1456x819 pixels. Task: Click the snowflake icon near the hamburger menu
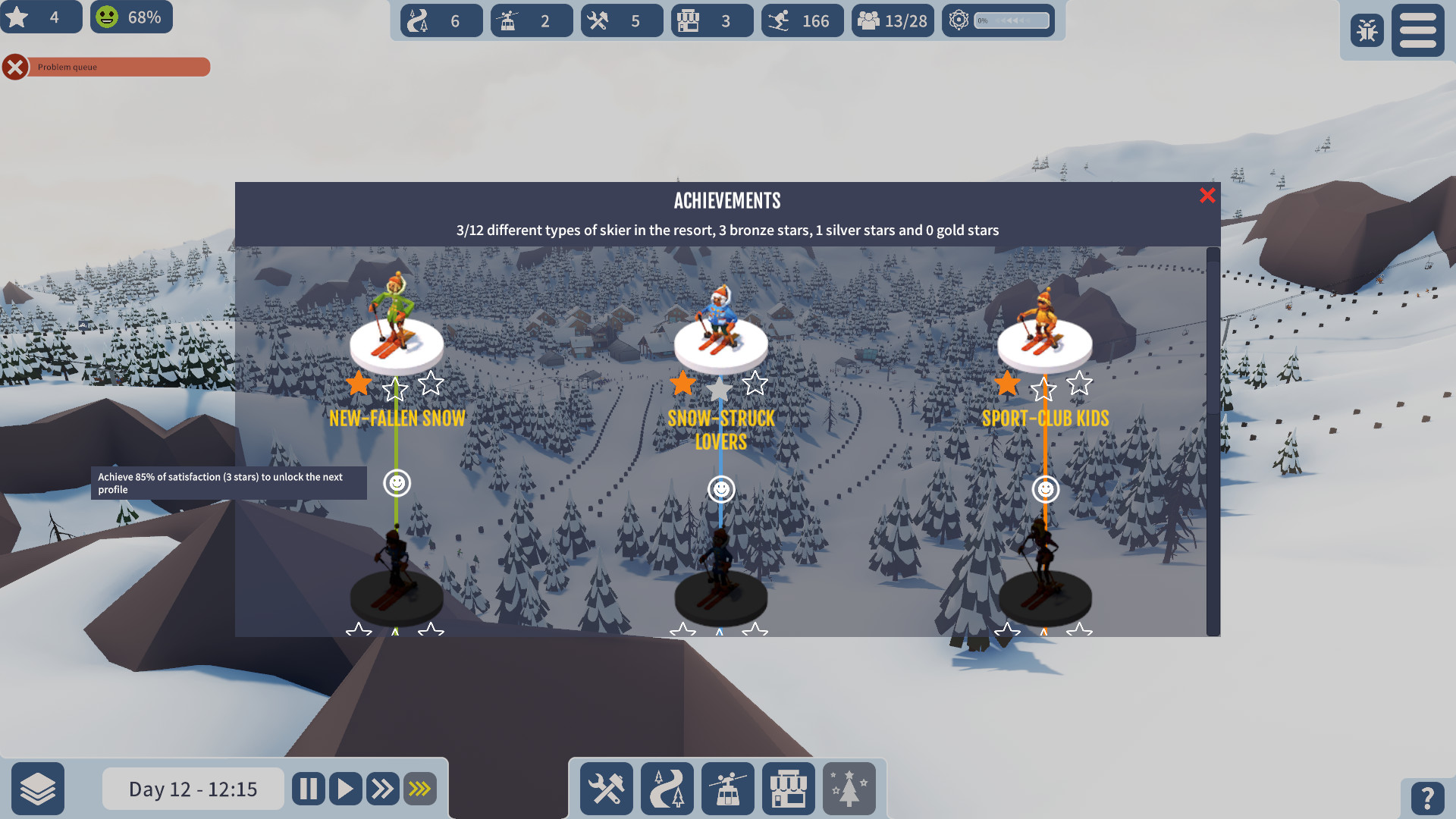[1367, 30]
